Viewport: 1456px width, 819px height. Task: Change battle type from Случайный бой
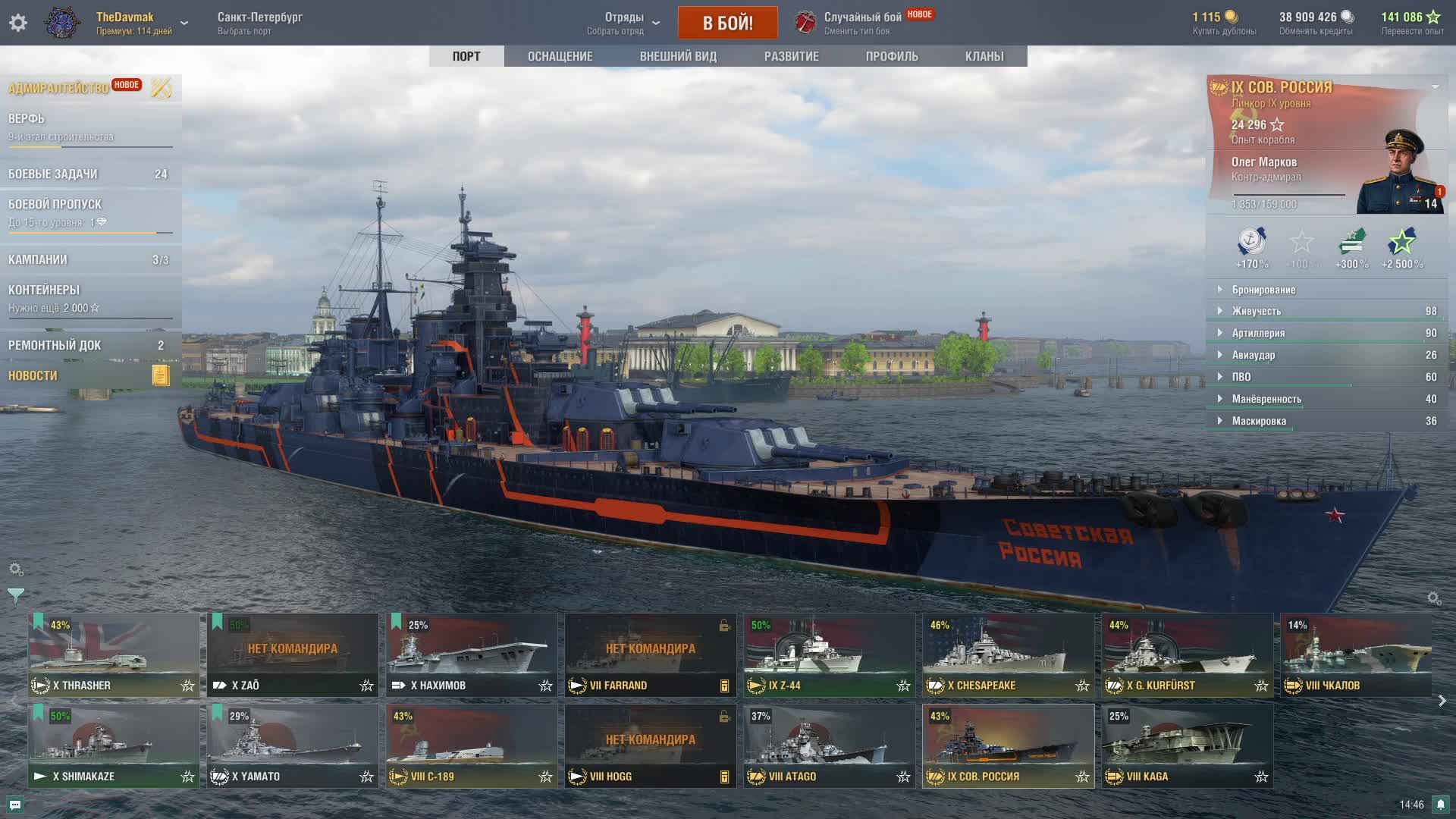point(862,23)
